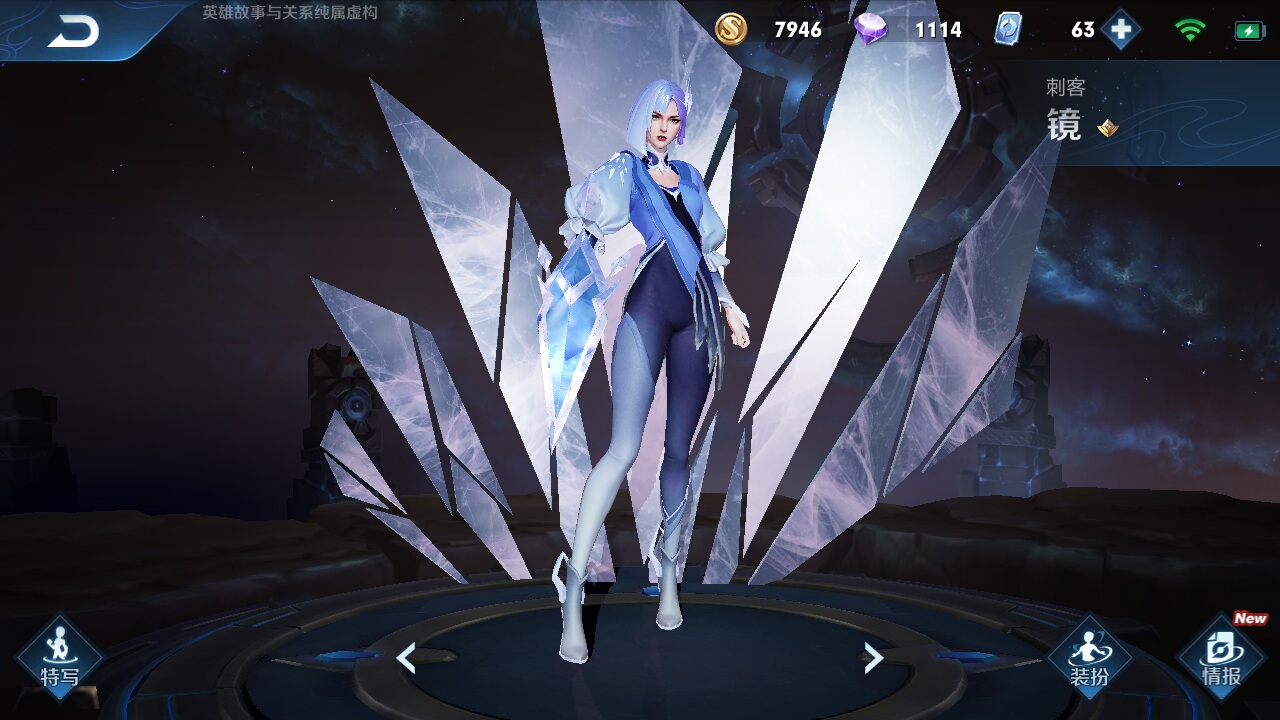Switch to the previous hero with left arrow

tap(406, 658)
